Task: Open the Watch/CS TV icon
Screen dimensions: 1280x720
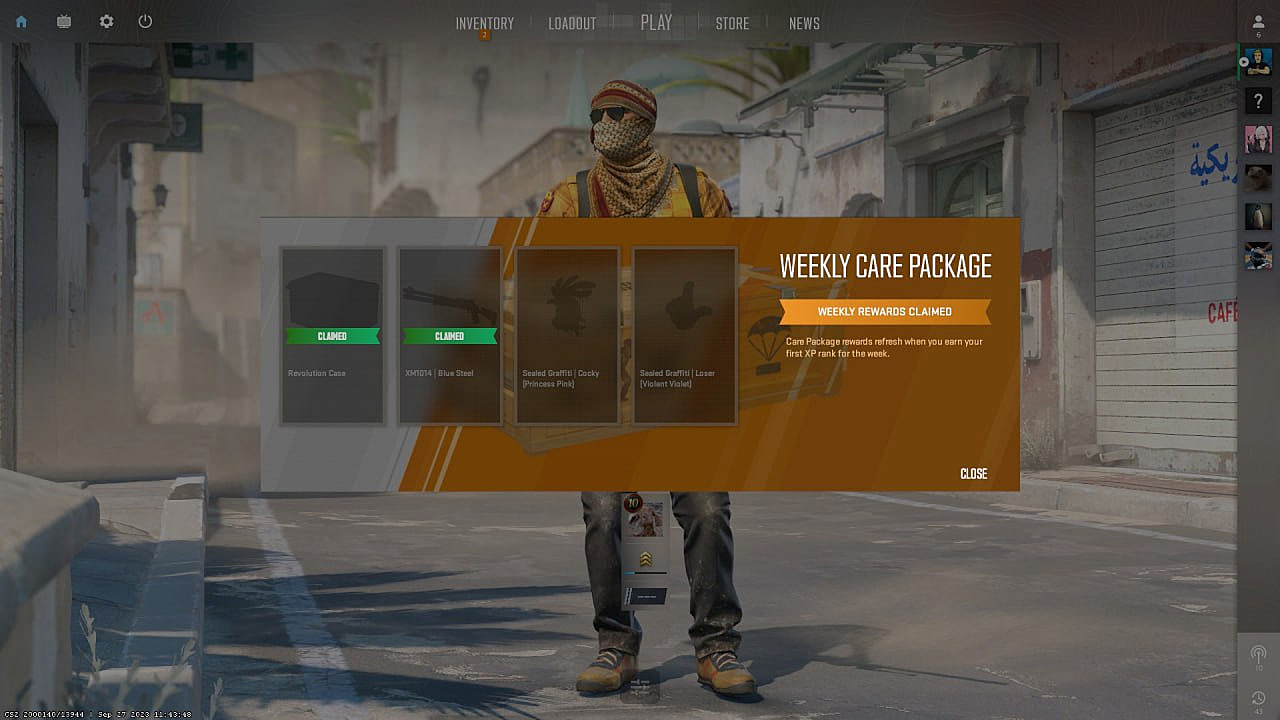Action: click(63, 20)
